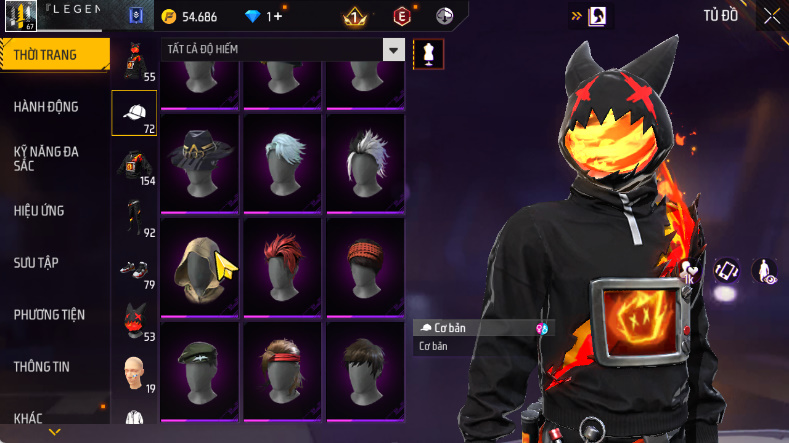This screenshot has height=443, width=789.
Task: Show the bald face subcategory
Action: (x=134, y=372)
